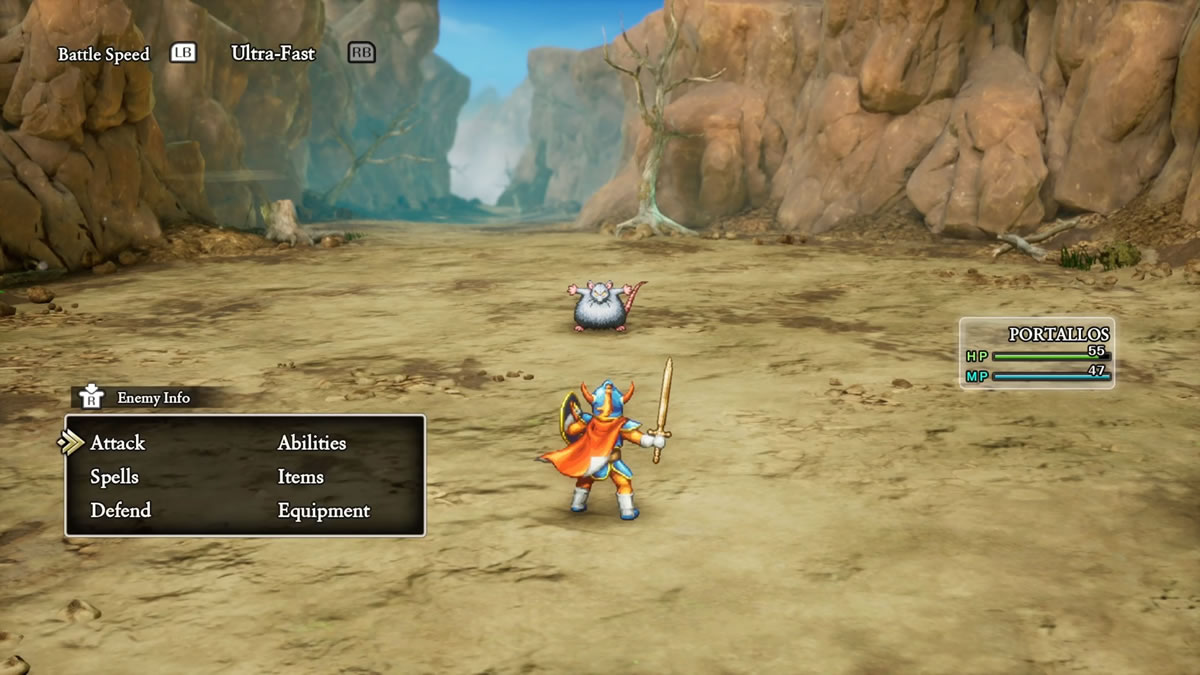Open the Items menu

tap(300, 477)
